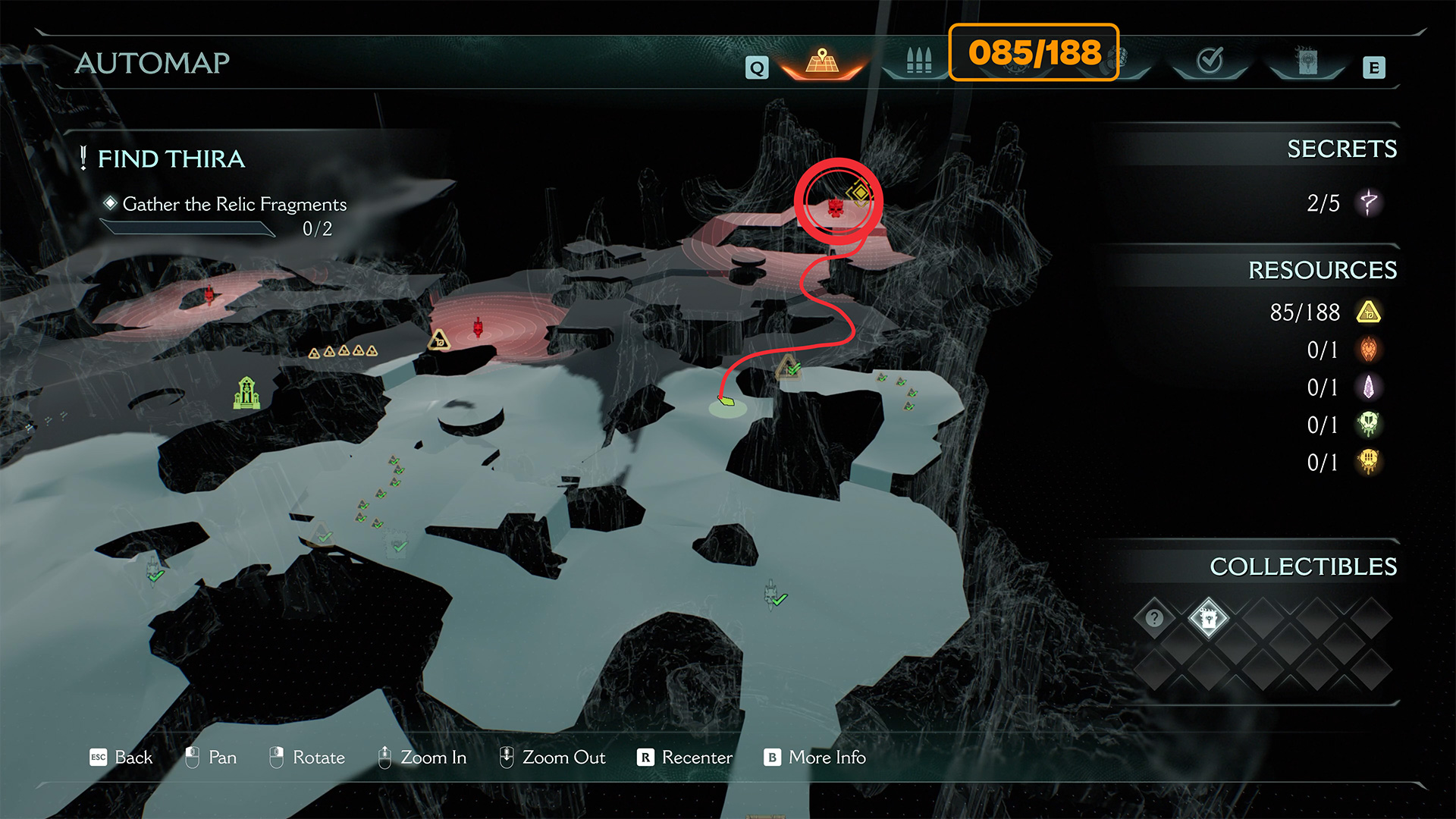Viewport: 1456px width, 819px height.
Task: Select the purple crystal resource icon
Action: (x=1369, y=388)
